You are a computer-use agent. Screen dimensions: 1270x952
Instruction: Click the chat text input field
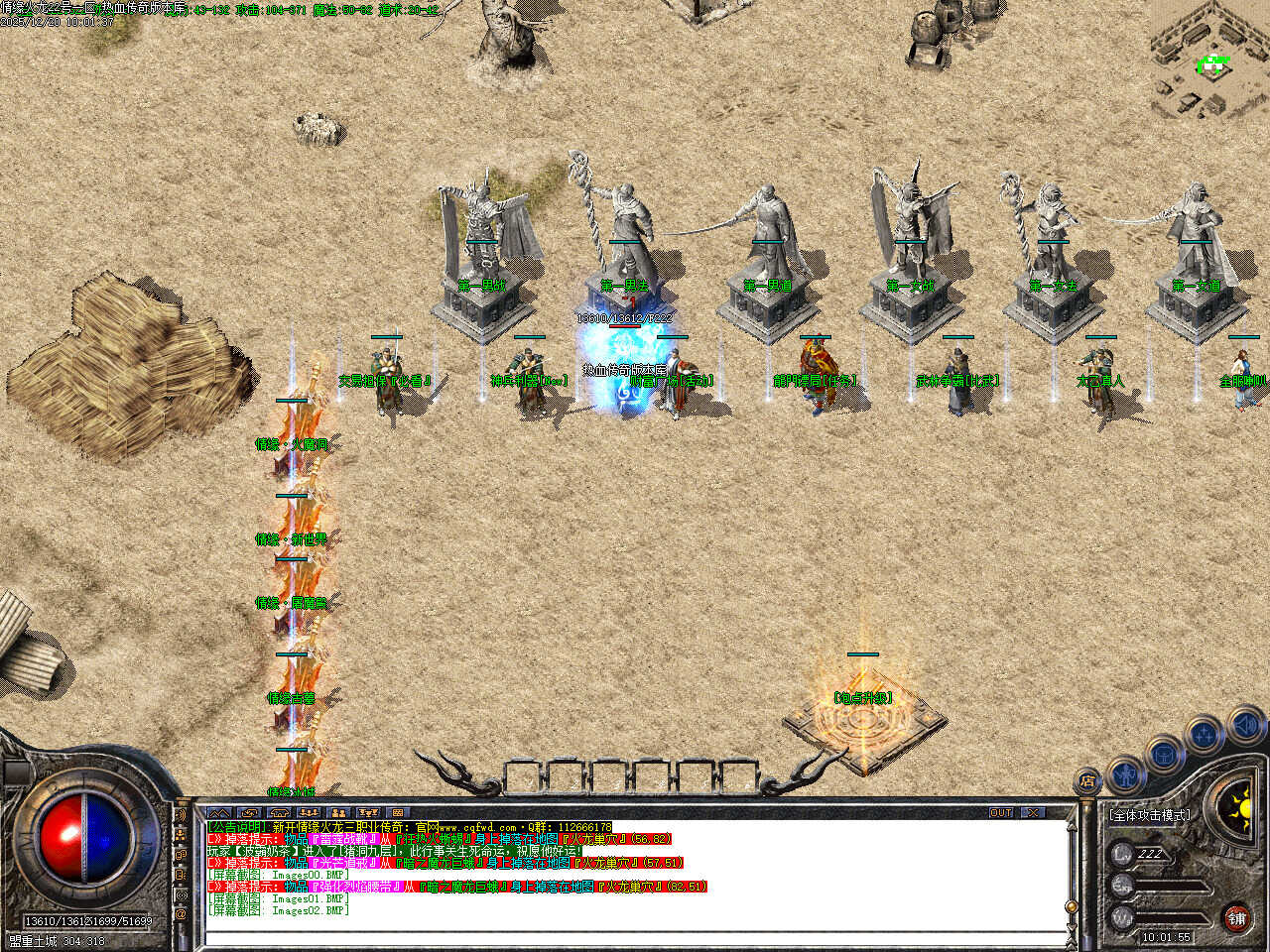tap(635, 936)
